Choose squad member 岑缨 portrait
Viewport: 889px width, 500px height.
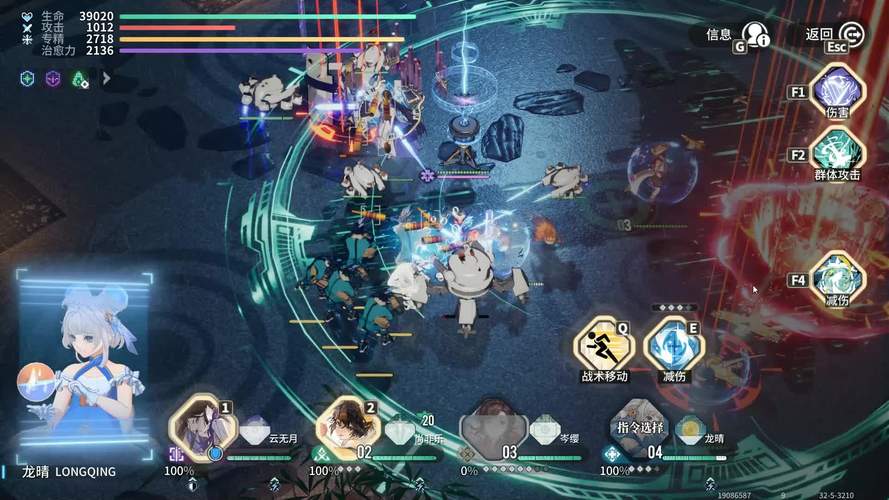pos(493,427)
